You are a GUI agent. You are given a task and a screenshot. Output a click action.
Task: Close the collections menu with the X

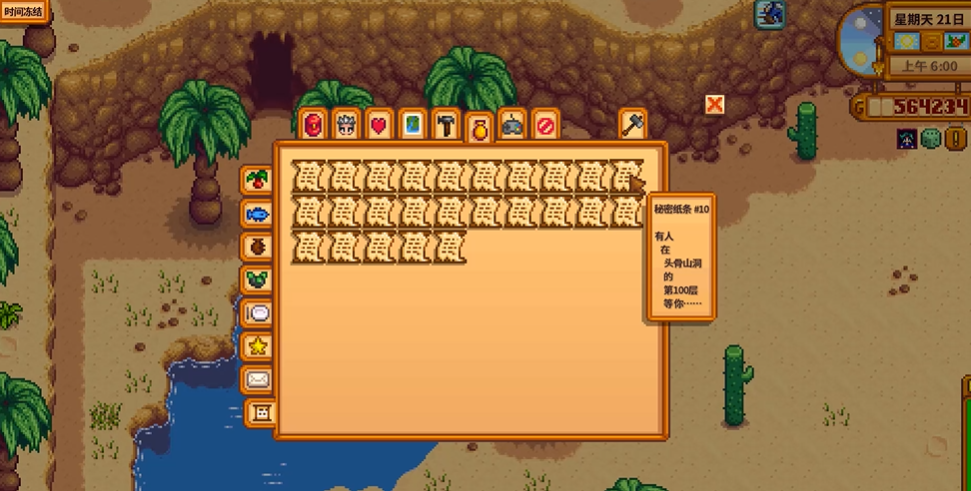point(714,105)
